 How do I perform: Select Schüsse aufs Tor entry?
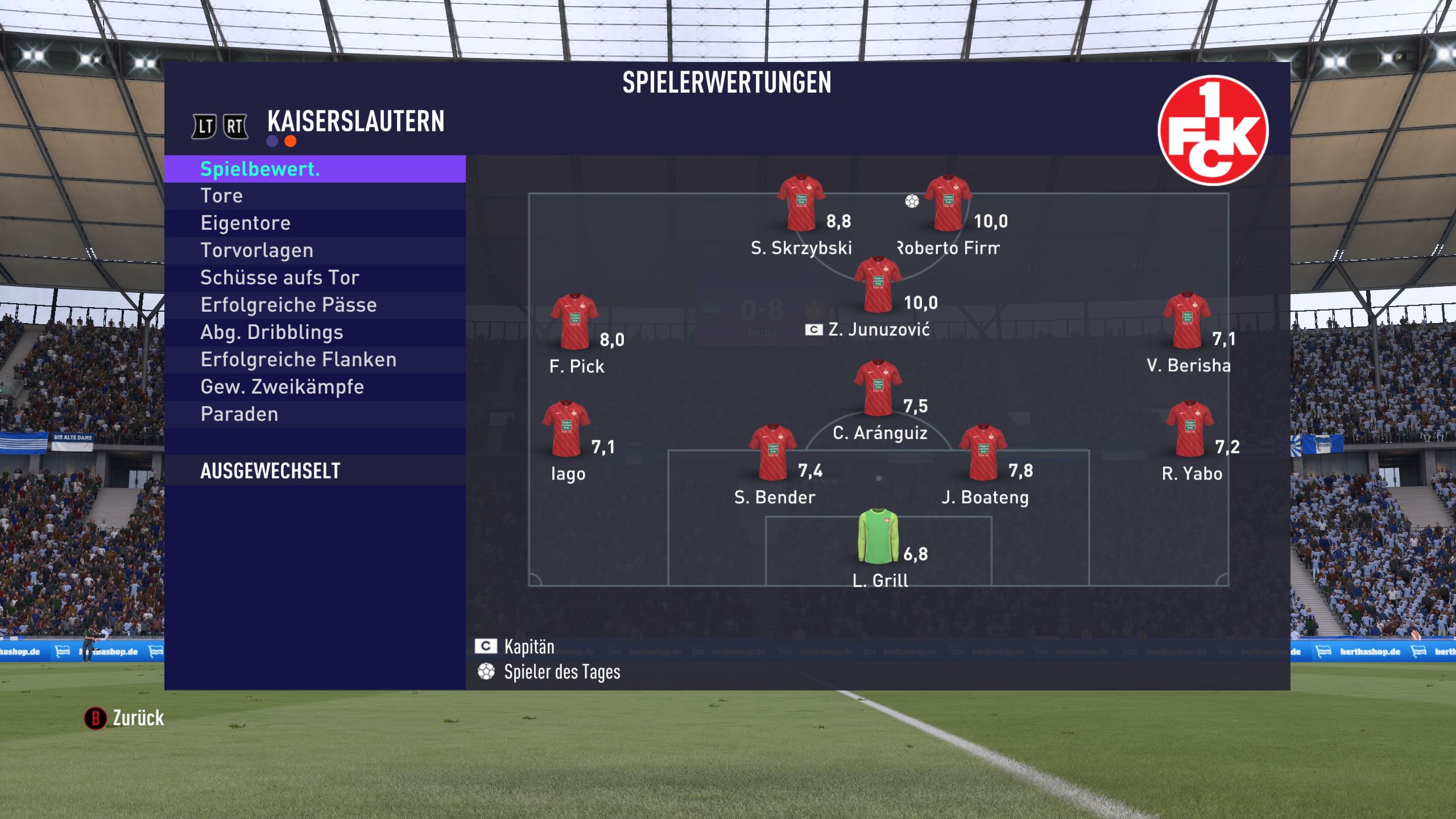[315, 278]
